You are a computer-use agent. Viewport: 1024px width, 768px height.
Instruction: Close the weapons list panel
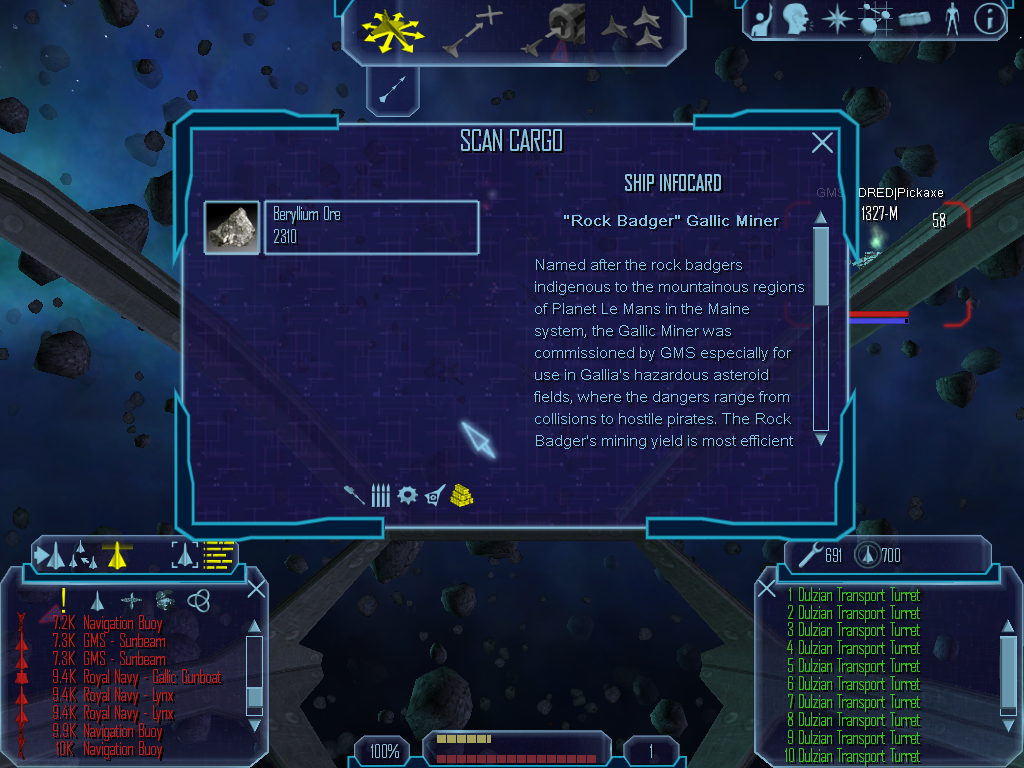[767, 588]
